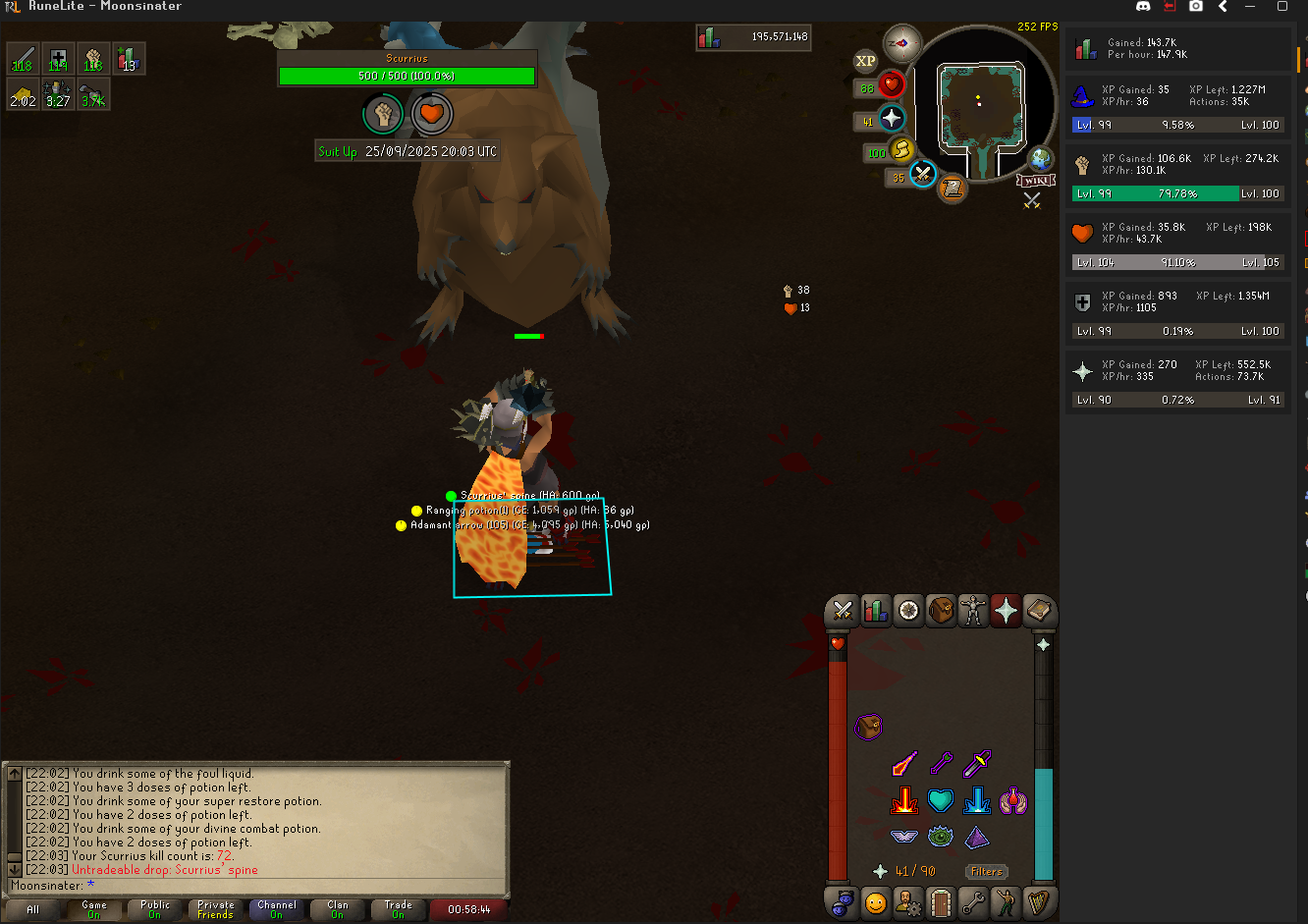The image size is (1308, 924).
Task: Open the Settings wrench tab
Action: pos(973,901)
